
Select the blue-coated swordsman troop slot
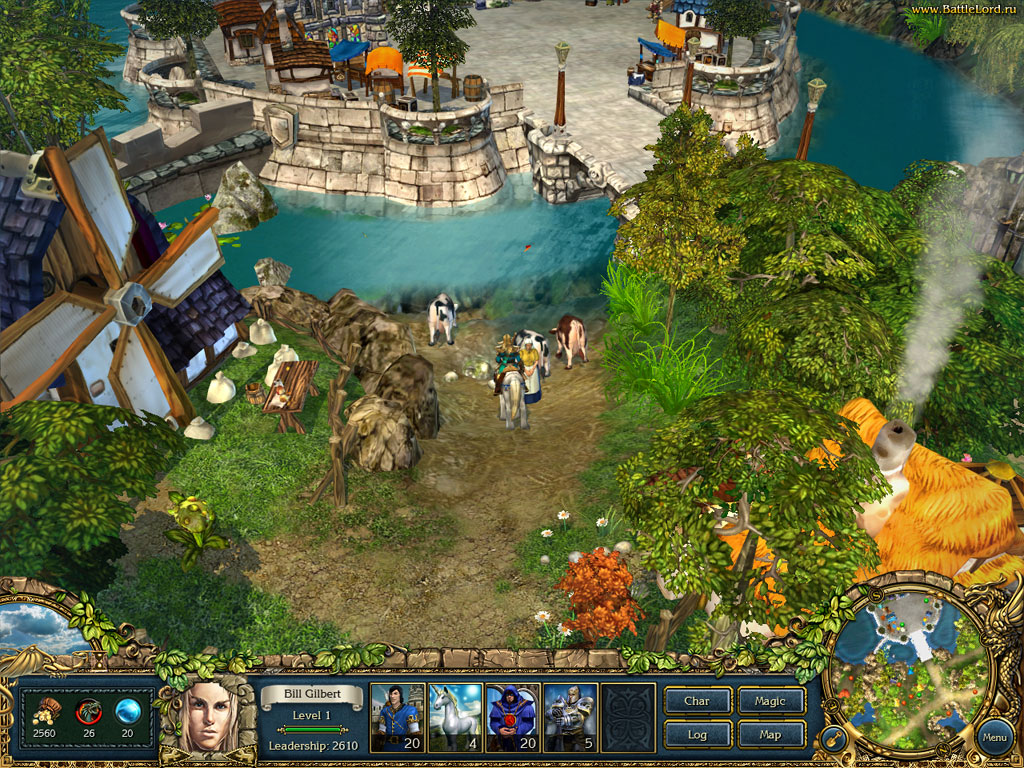(x=397, y=717)
